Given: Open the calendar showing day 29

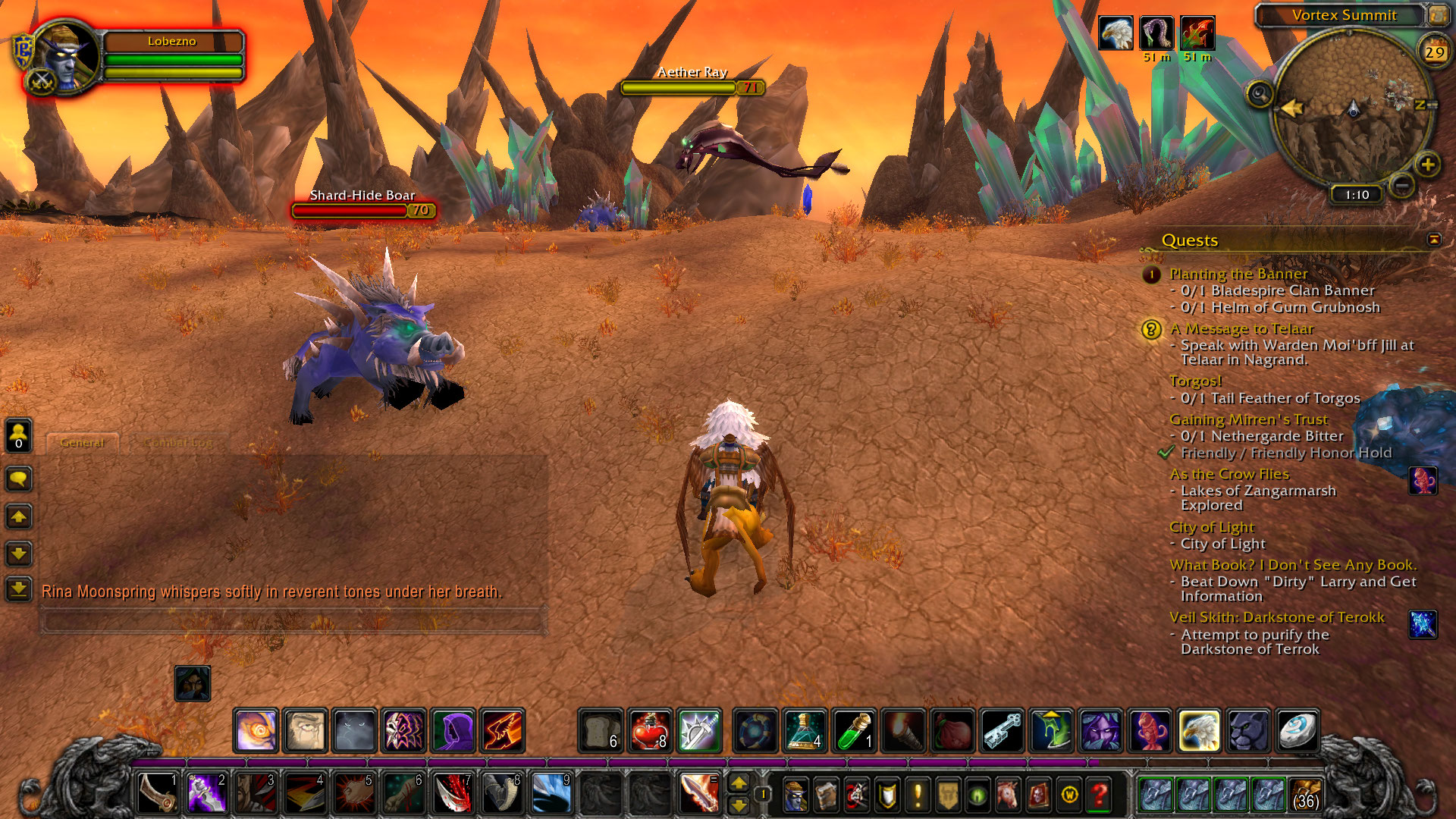Looking at the screenshot, I should click(x=1433, y=52).
